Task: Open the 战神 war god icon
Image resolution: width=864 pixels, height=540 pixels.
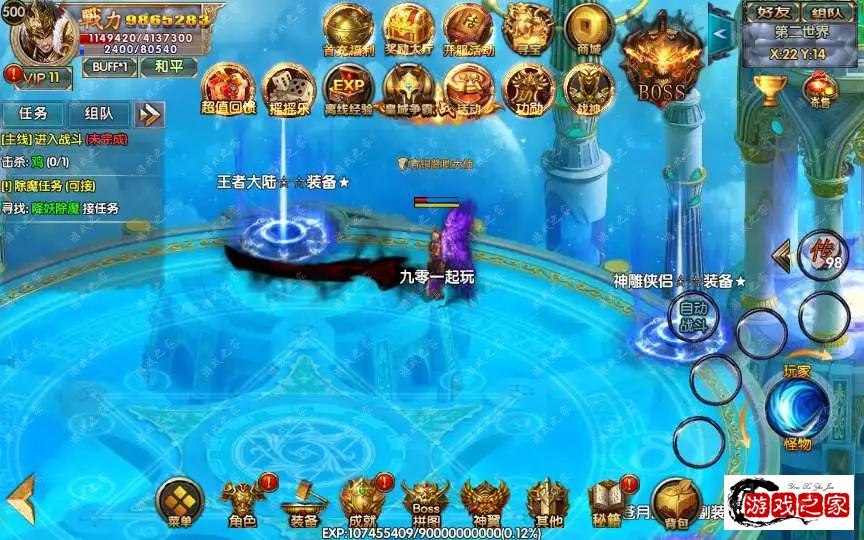Action: (x=588, y=88)
